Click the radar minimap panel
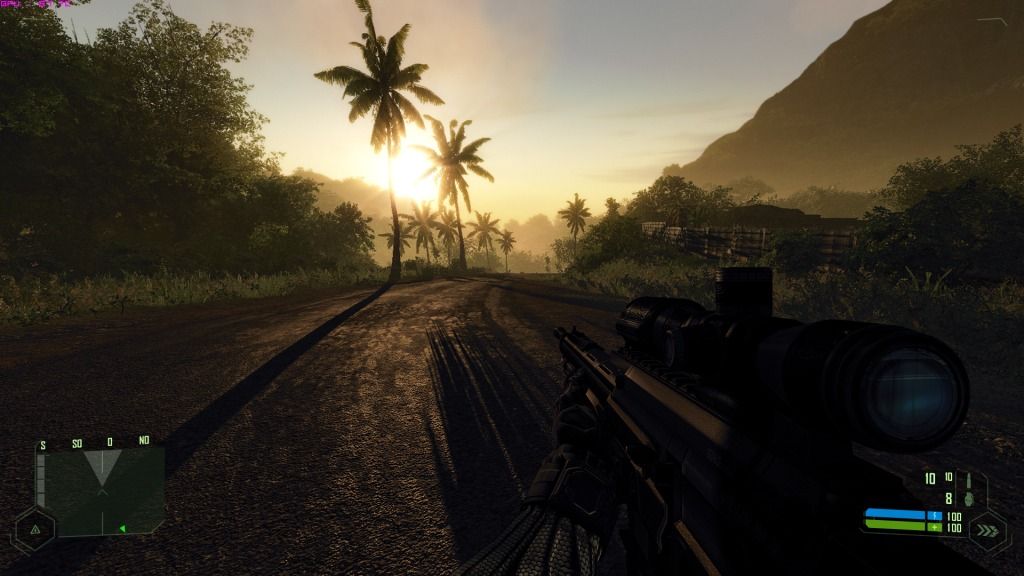Screen dimensions: 1024x576 click(x=100, y=490)
